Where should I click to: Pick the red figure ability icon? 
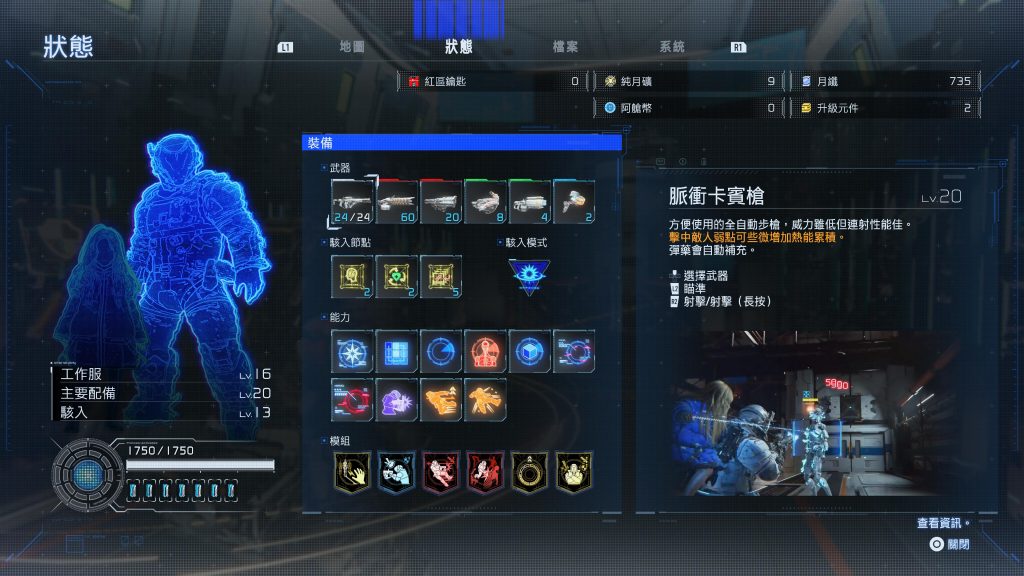[485, 351]
